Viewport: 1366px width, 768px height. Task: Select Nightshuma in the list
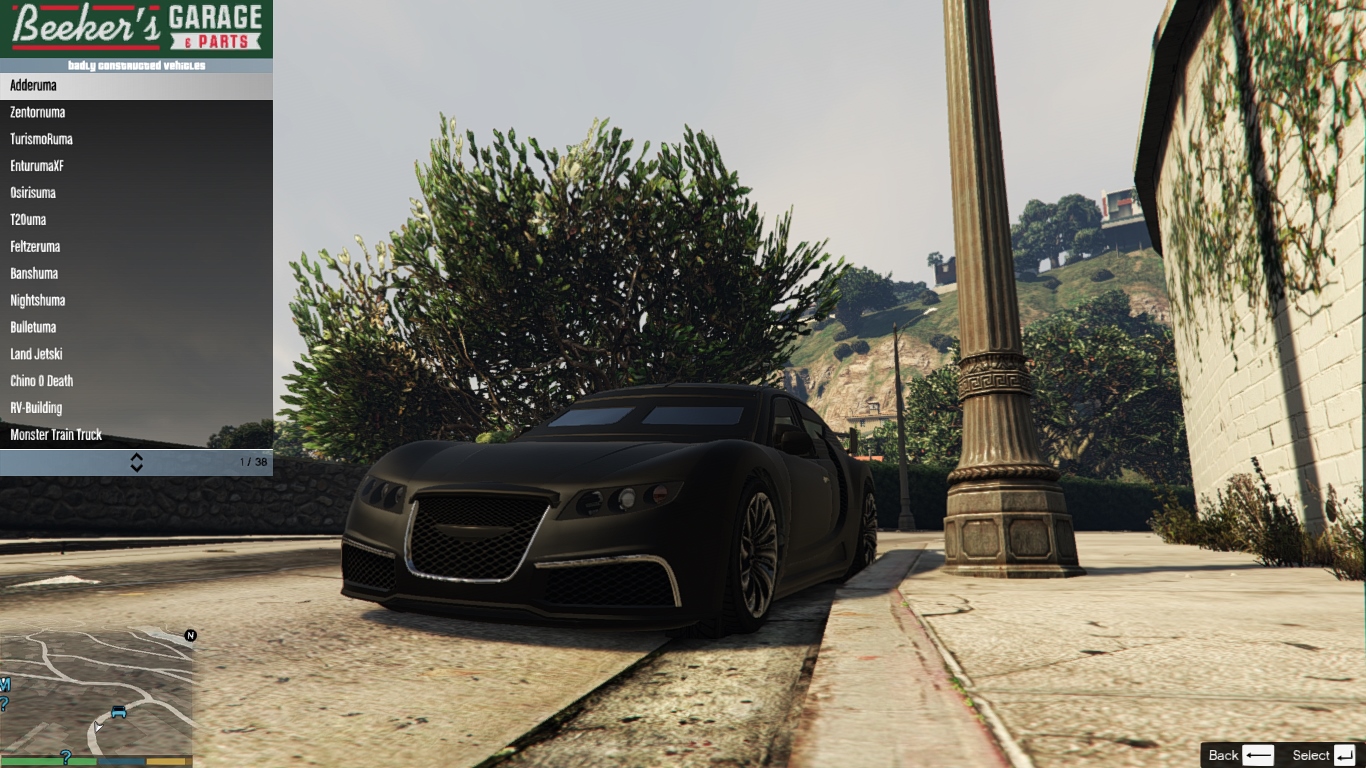tap(136, 301)
